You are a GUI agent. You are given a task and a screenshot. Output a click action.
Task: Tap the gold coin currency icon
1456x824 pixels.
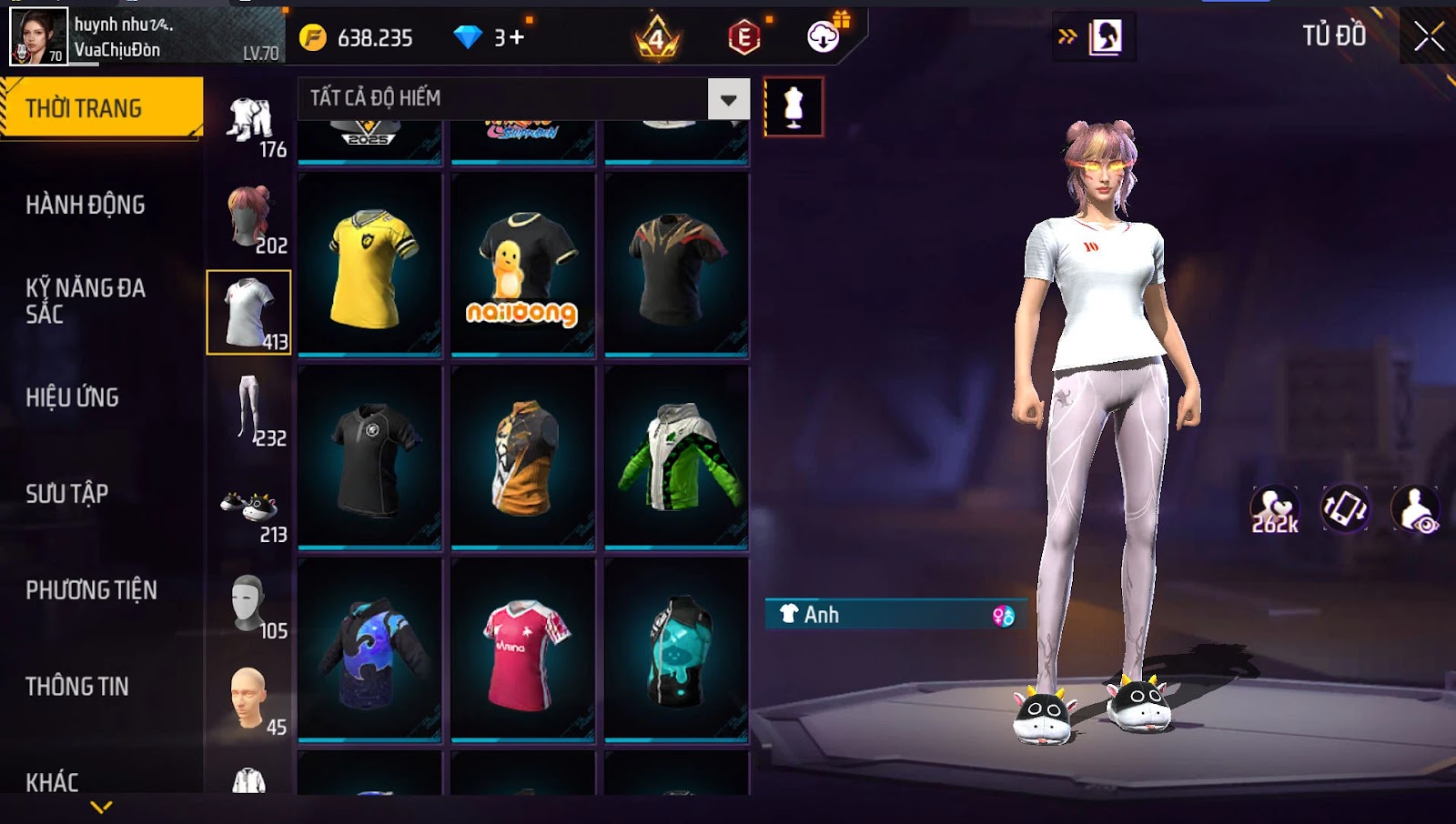coord(313,37)
